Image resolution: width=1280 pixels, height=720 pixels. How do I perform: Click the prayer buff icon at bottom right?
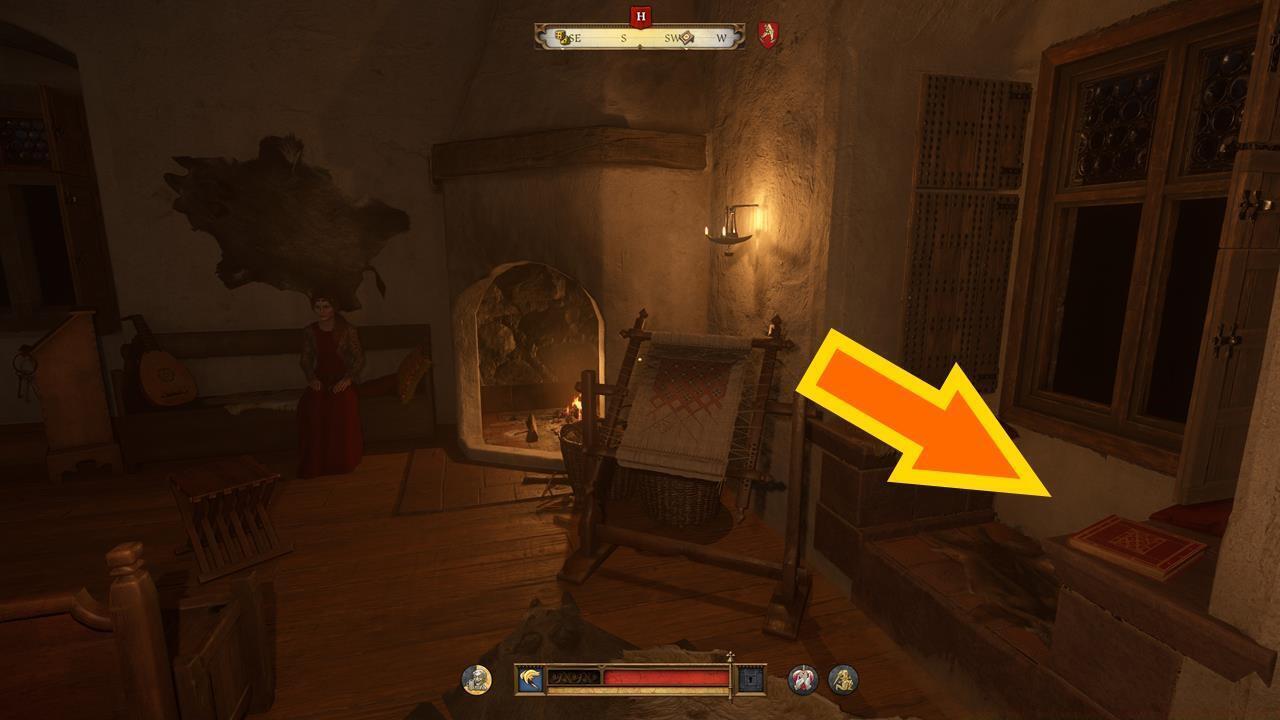[x=802, y=680]
